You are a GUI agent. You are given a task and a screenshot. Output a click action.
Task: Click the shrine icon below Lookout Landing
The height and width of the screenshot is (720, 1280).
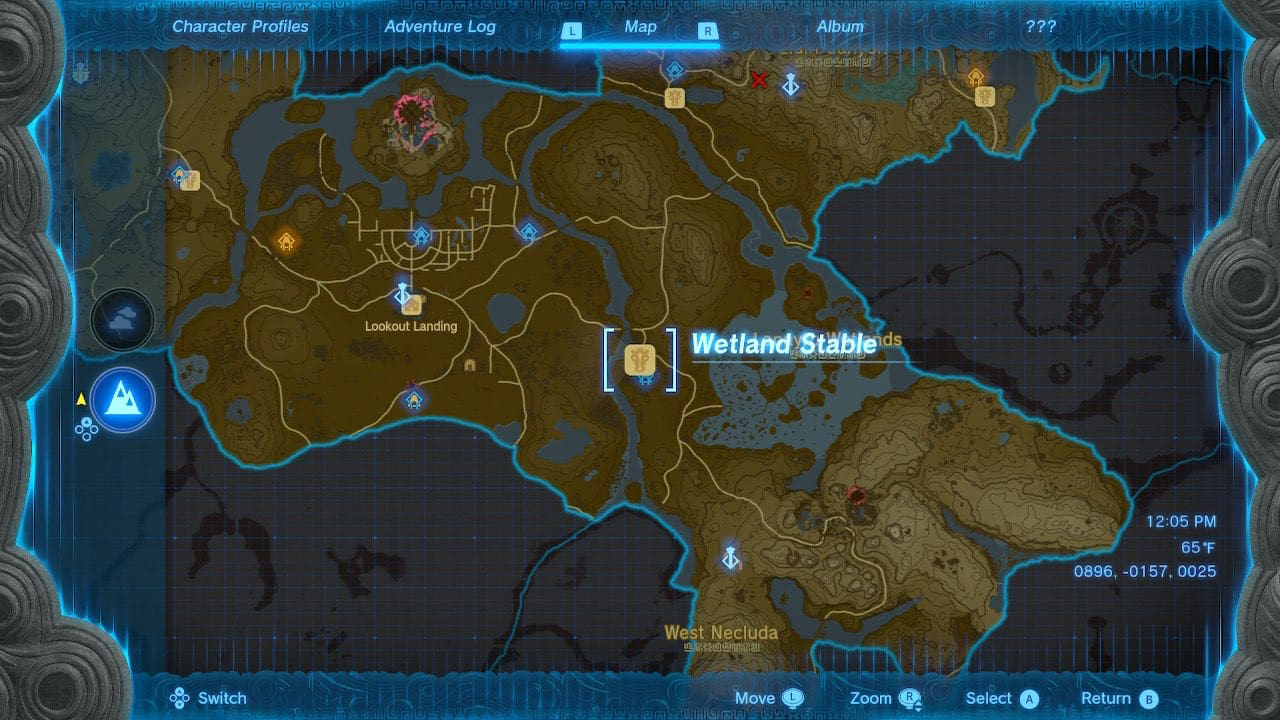414,398
